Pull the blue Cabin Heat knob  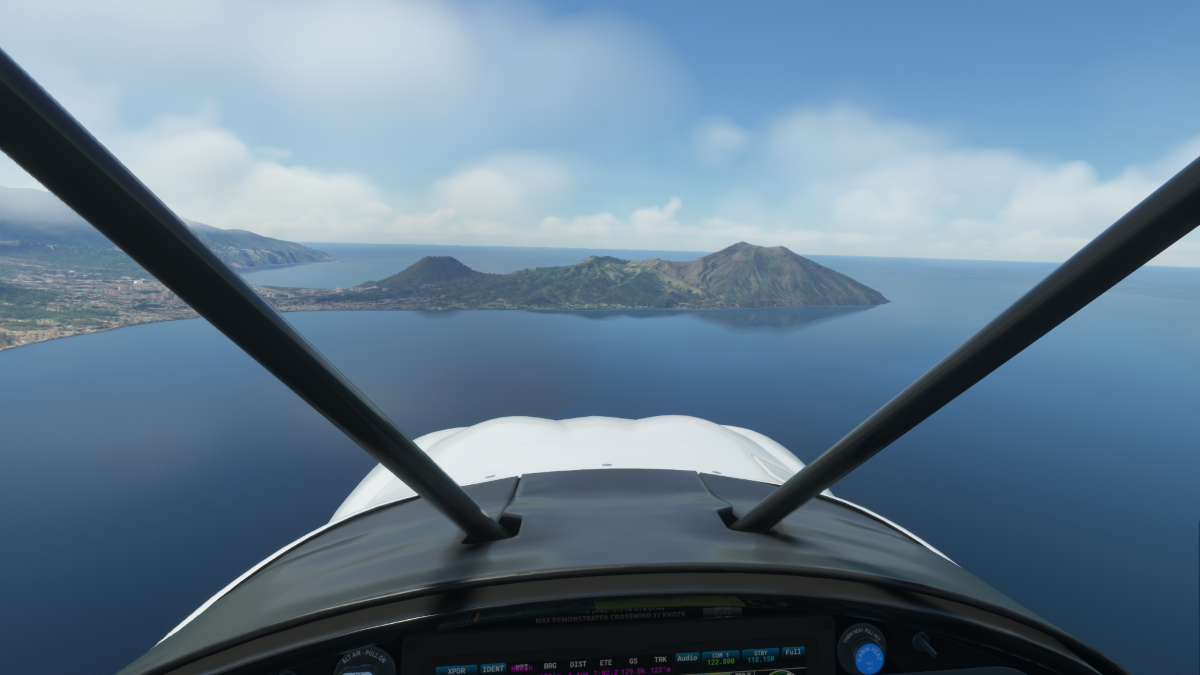pyautogui.click(x=868, y=657)
